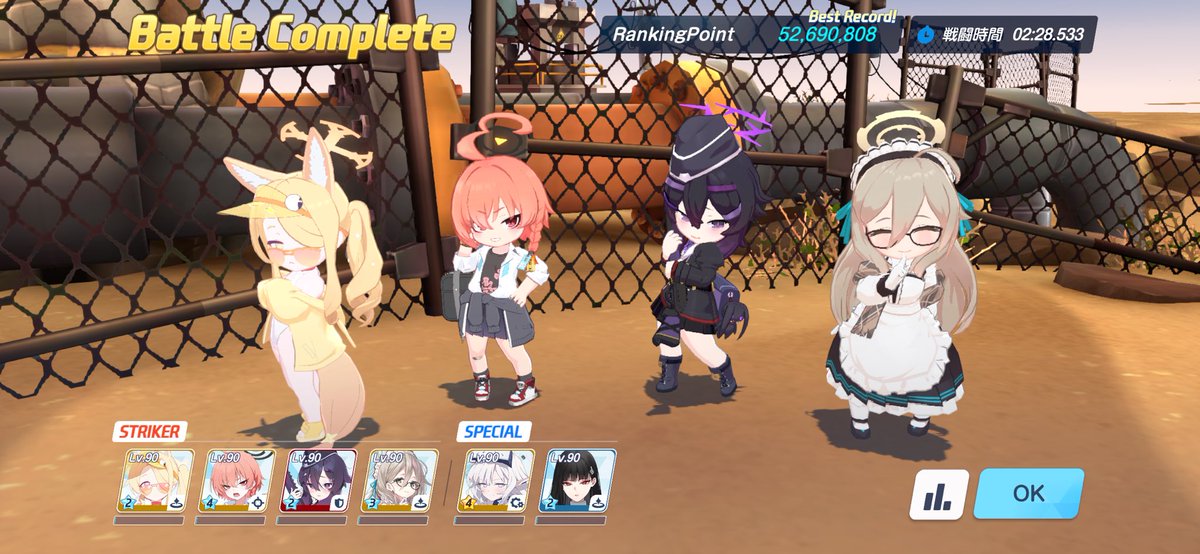
Task: Open the battle statistics bar-chart button
Action: 938,494
